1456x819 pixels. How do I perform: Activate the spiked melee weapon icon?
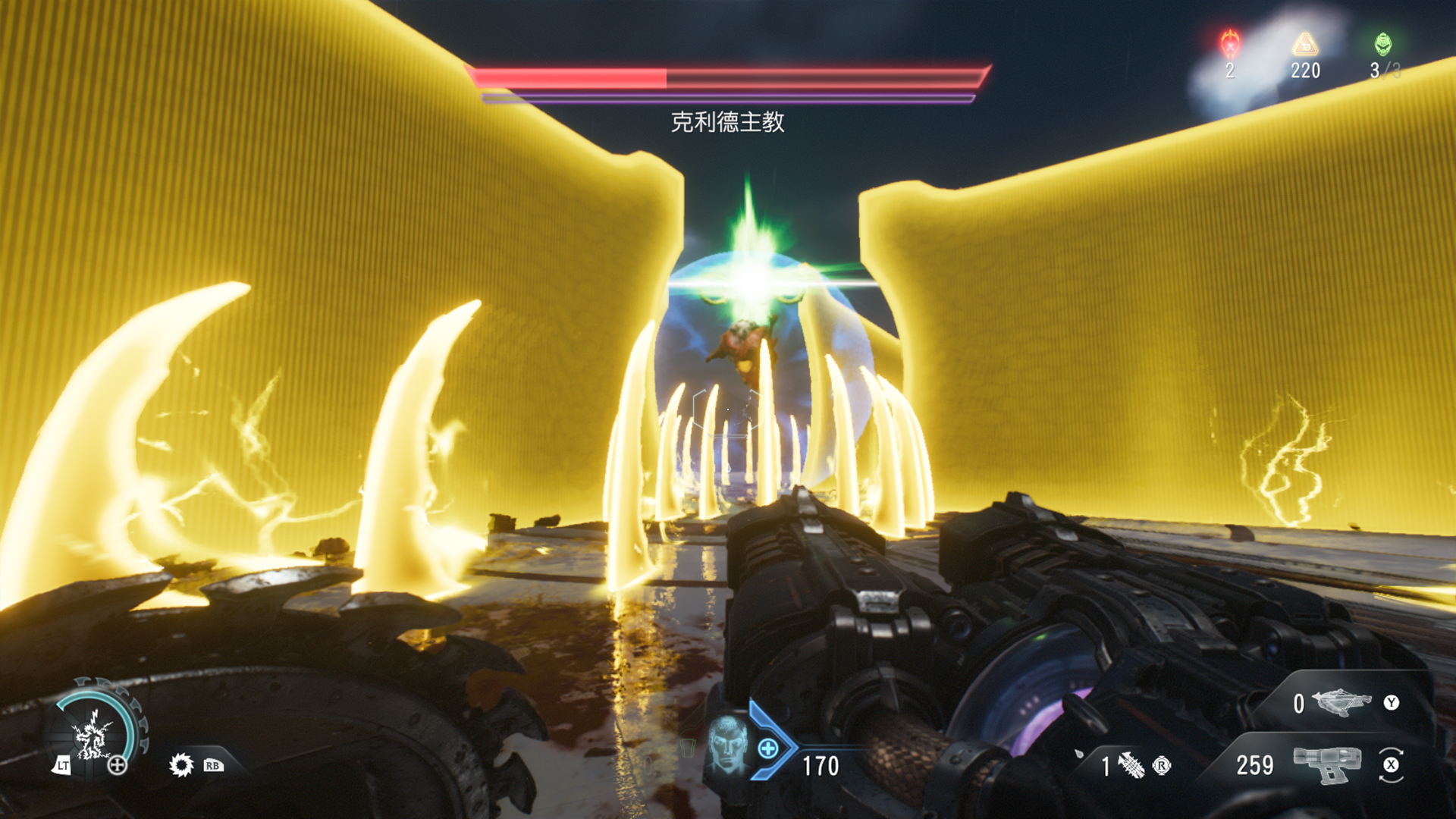pos(1131,765)
